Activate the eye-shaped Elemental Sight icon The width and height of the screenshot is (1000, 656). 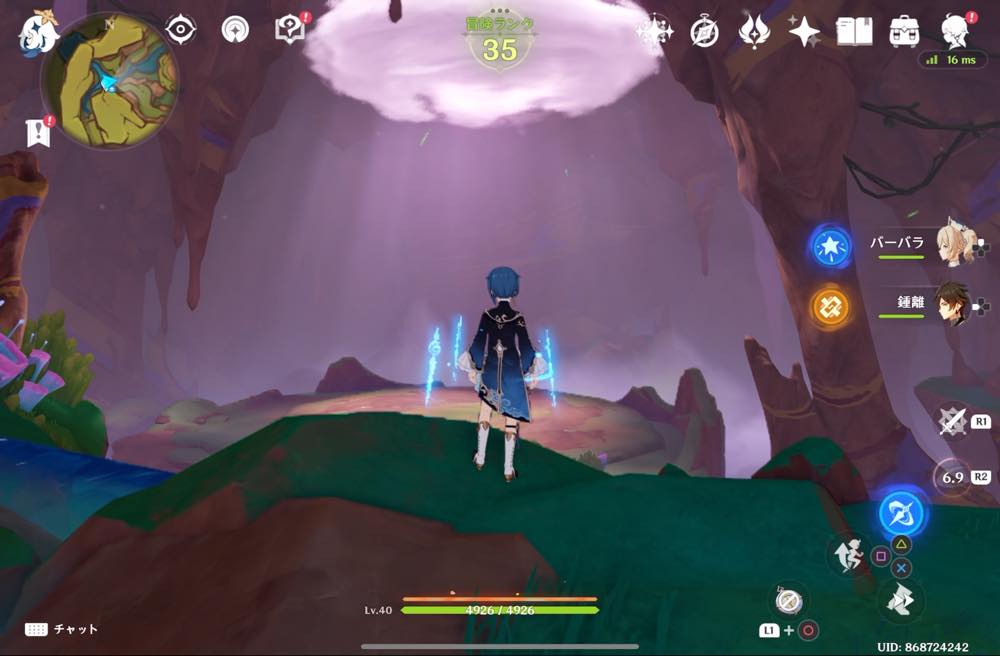pyautogui.click(x=181, y=30)
